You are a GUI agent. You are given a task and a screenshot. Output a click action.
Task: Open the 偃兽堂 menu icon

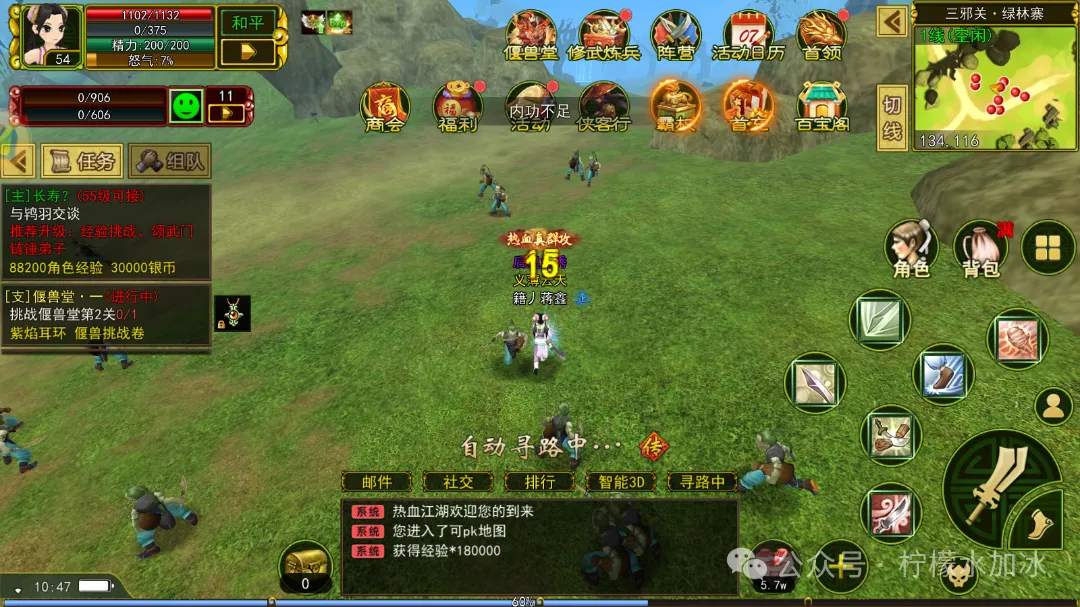tap(531, 36)
